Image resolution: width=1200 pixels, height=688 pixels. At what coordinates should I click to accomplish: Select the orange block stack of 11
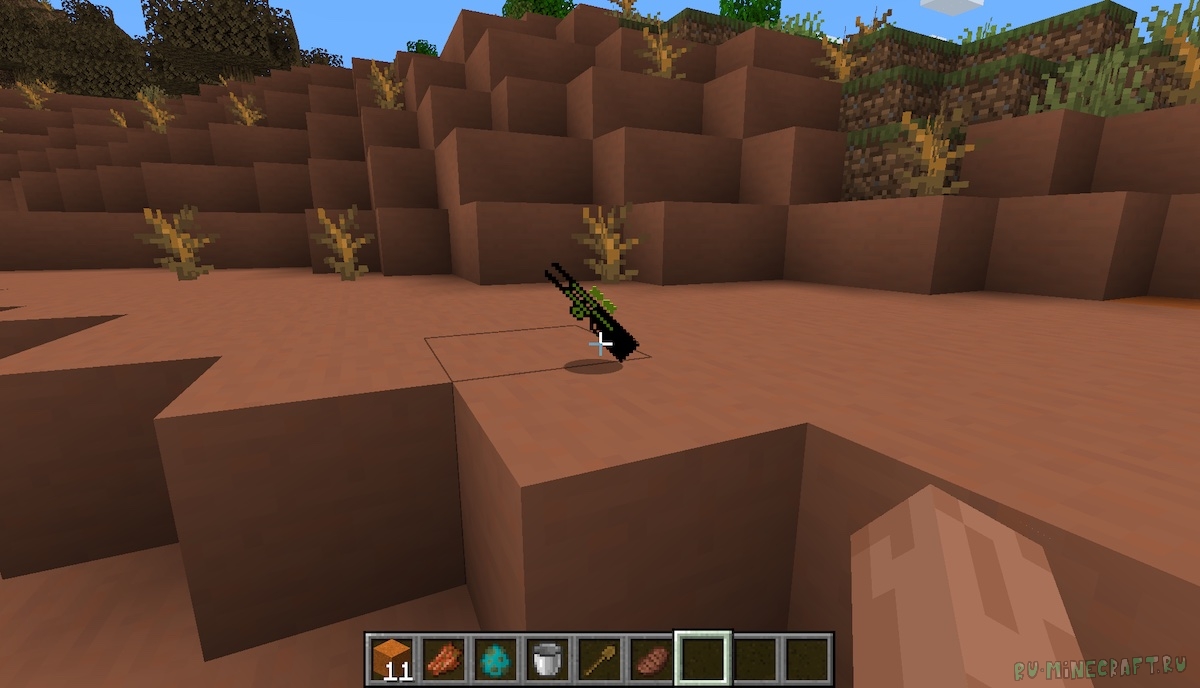390,658
